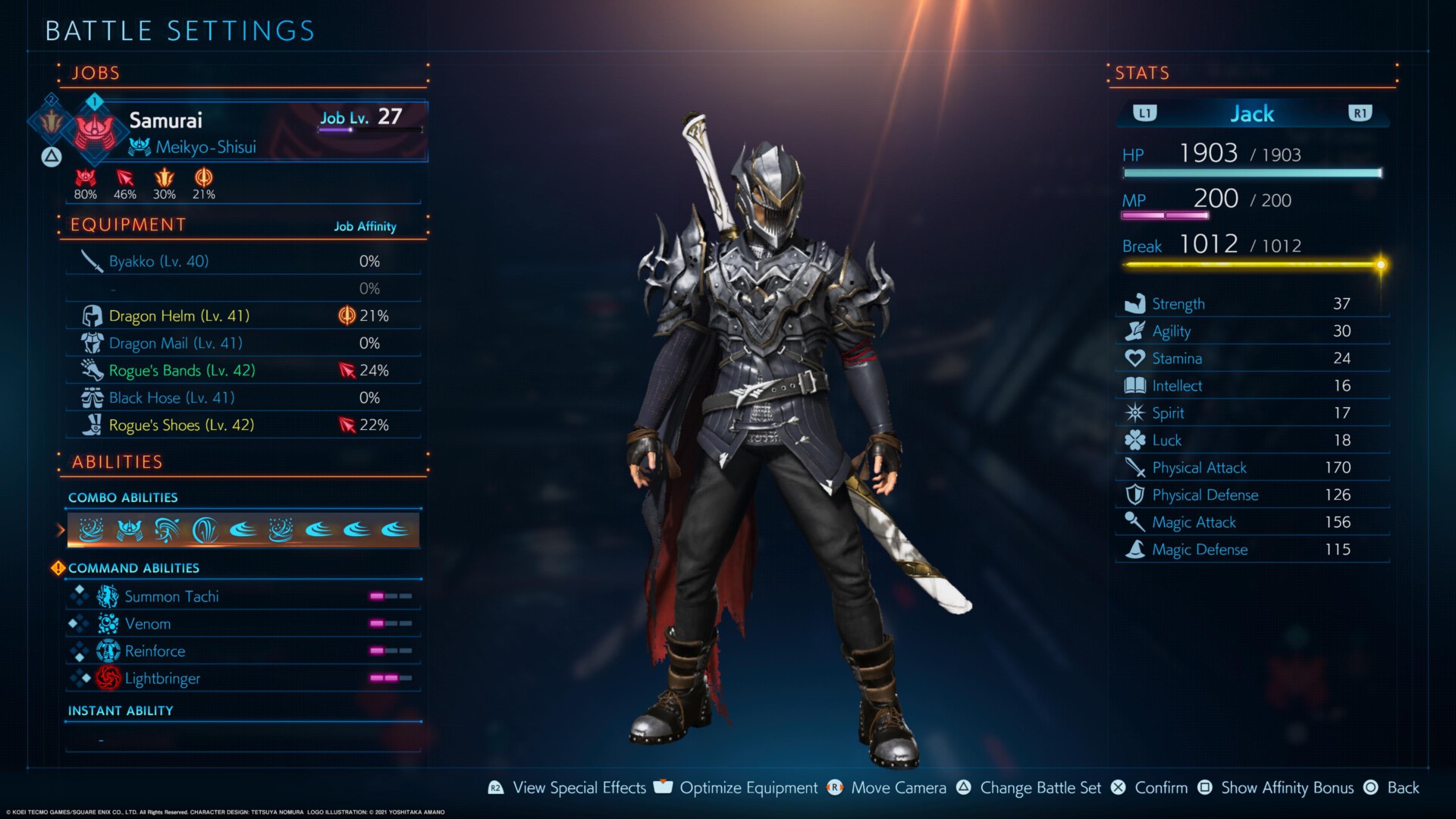Choose the Rogue's Shoes slot
The height and width of the screenshot is (819, 1456).
[243, 425]
